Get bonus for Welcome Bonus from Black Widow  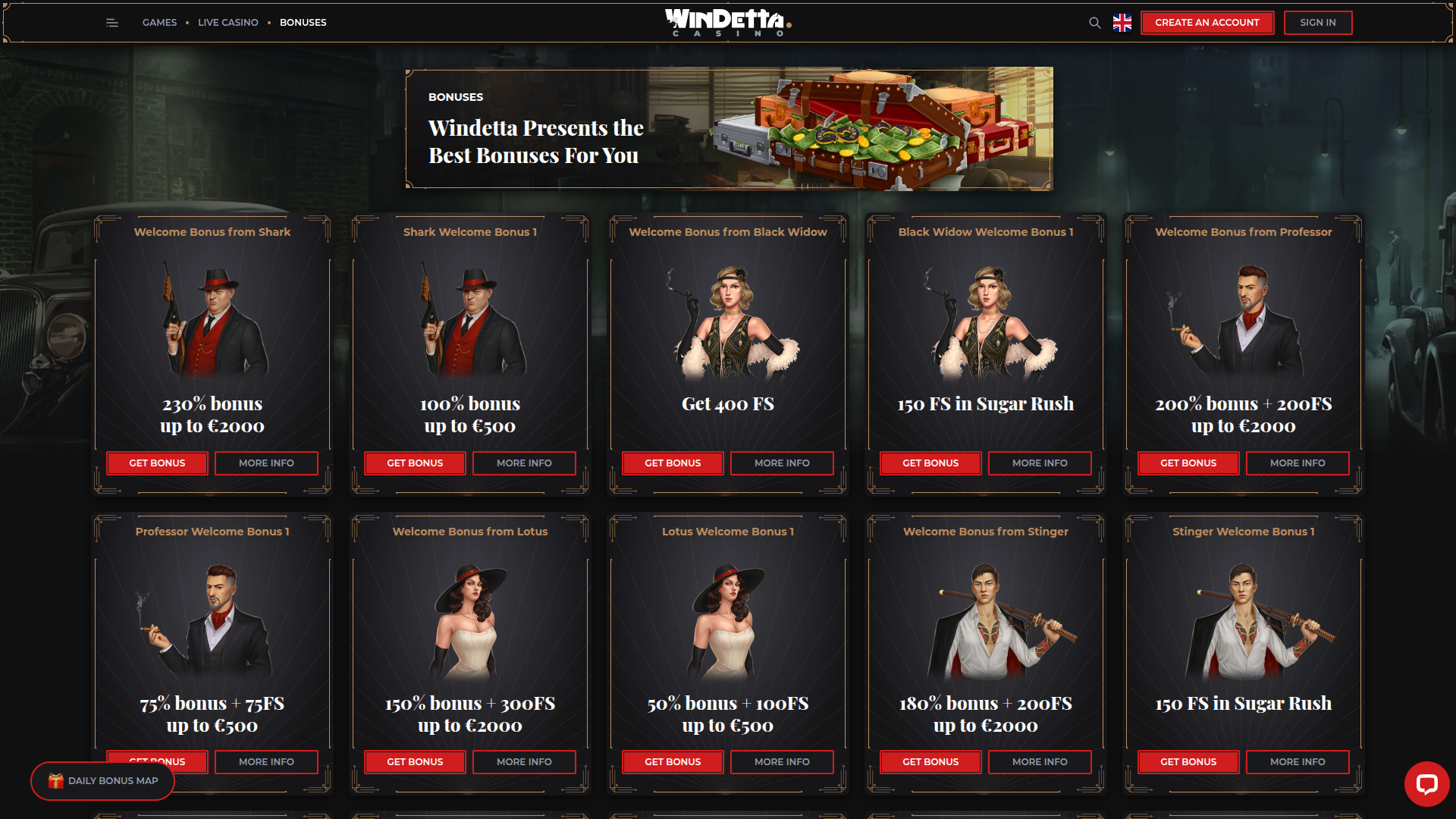673,463
